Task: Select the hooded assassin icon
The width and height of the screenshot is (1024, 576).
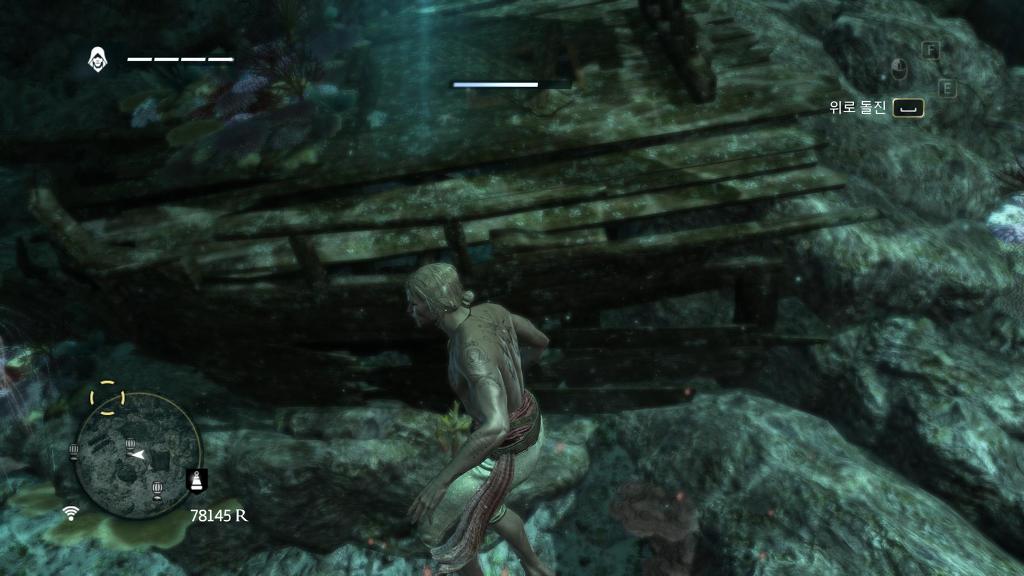Action: pos(99,59)
